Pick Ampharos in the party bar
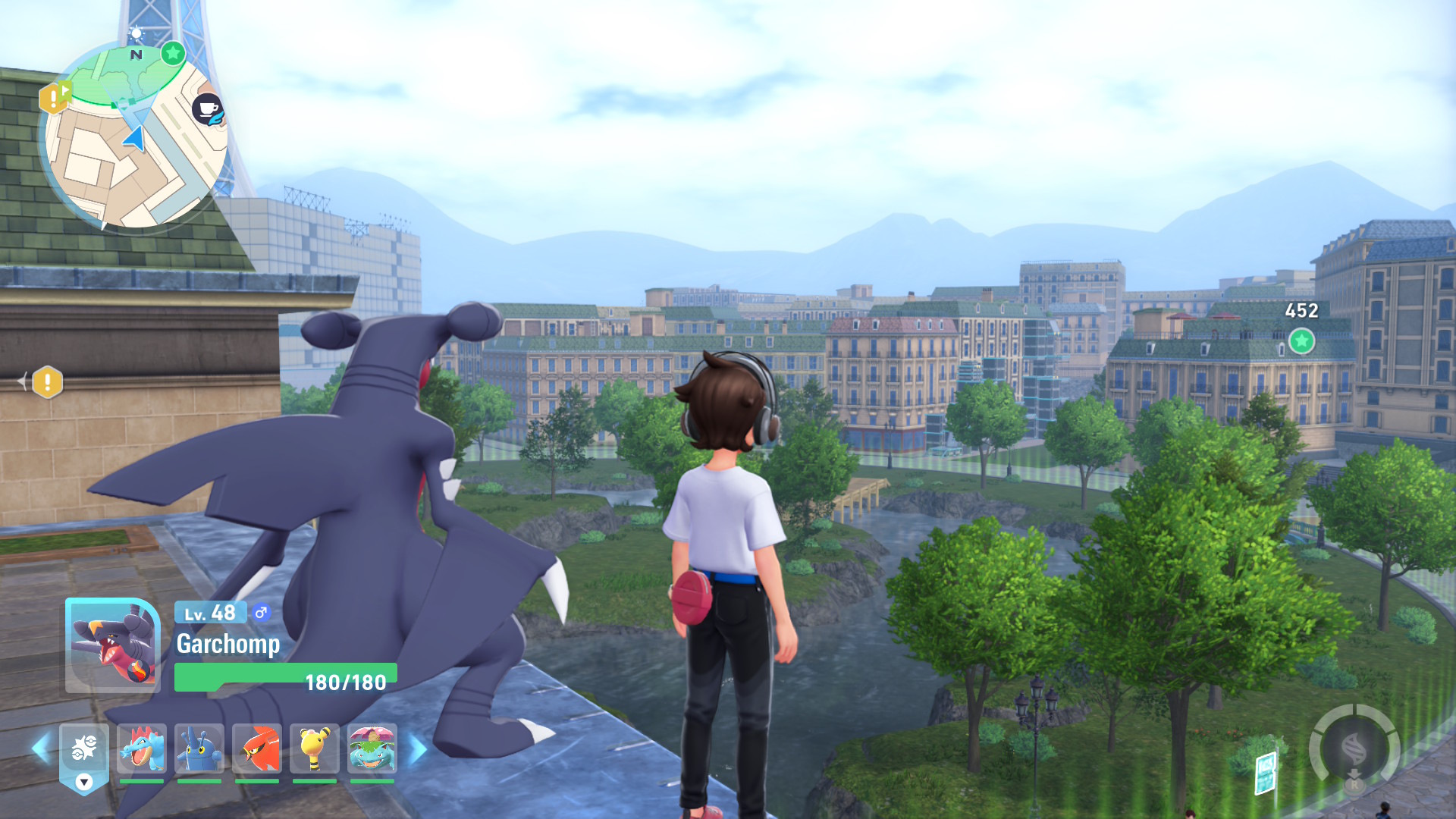Screen dimensions: 1456x819 pos(314,748)
